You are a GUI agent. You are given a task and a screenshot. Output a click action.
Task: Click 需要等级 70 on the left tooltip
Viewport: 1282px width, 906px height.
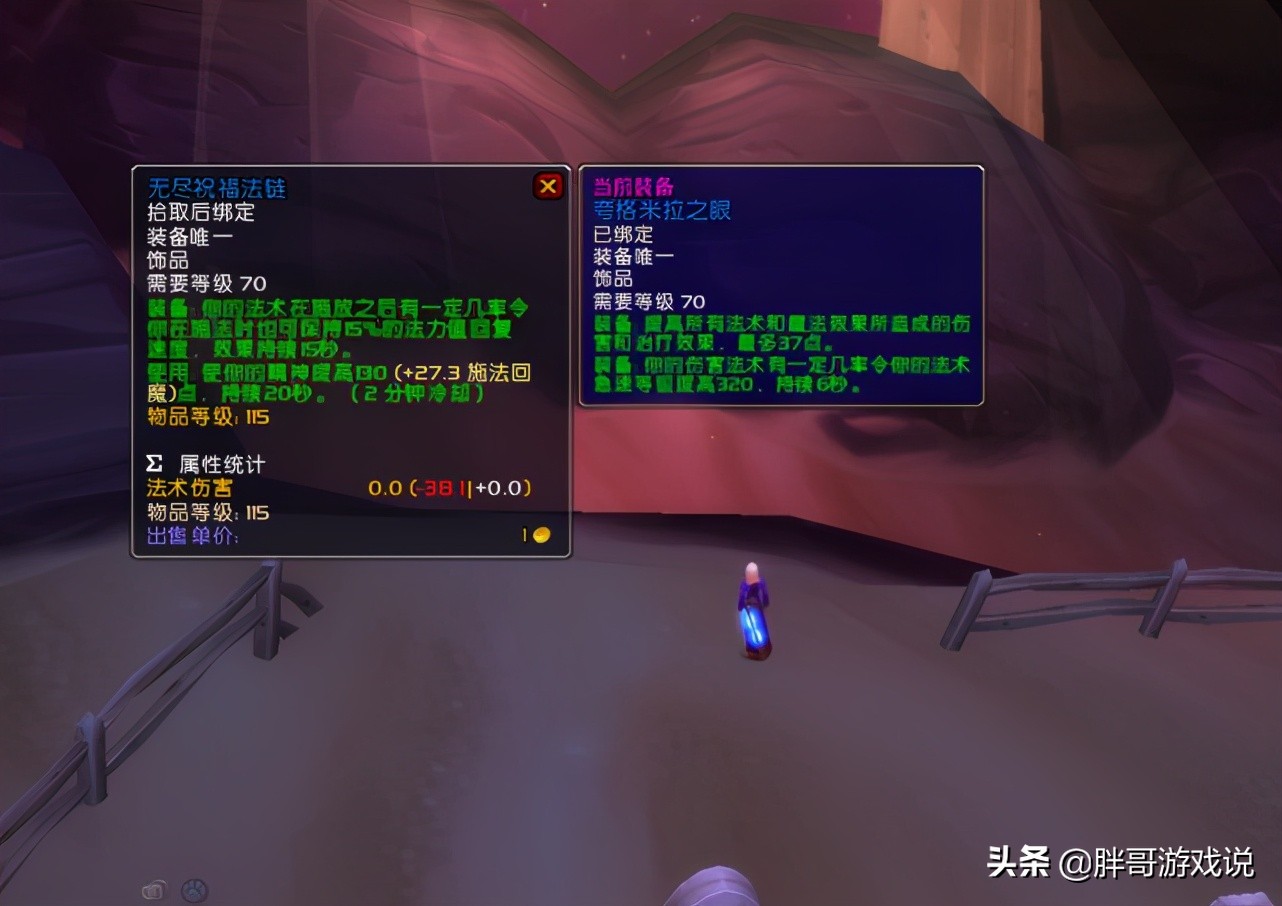[203, 280]
